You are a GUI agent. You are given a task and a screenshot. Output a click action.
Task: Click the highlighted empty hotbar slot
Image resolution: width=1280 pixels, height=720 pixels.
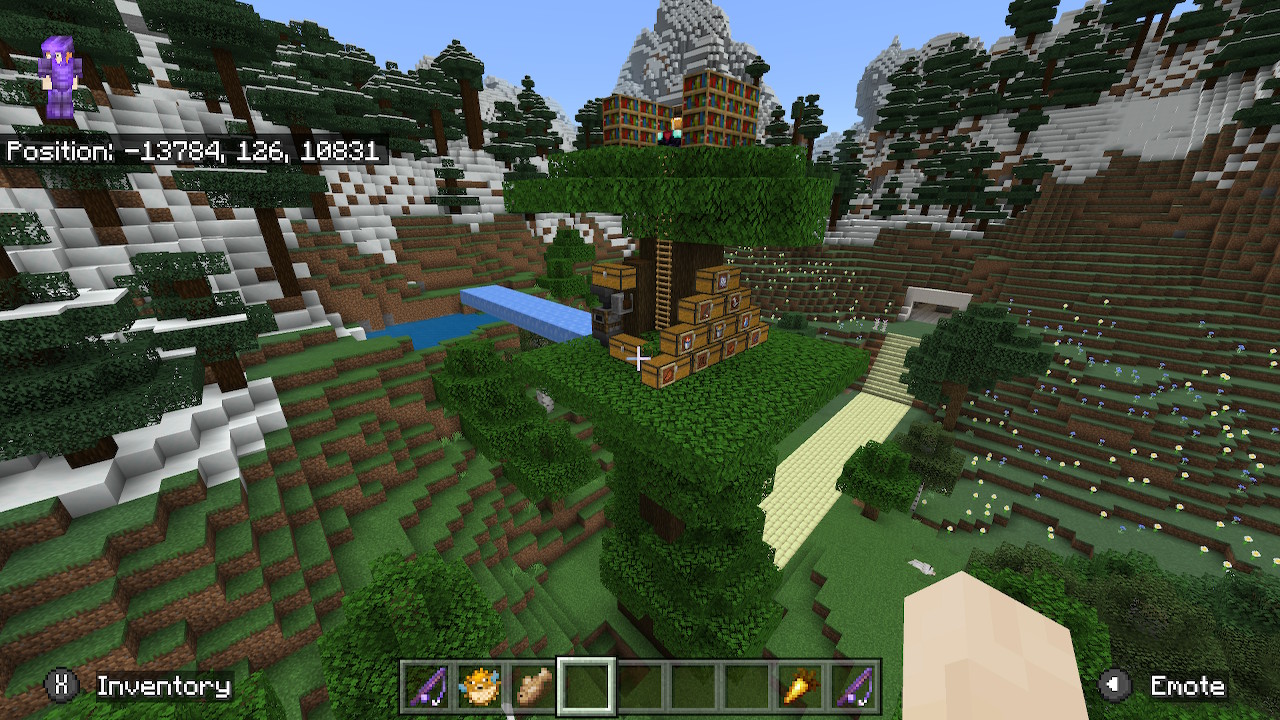point(586,687)
